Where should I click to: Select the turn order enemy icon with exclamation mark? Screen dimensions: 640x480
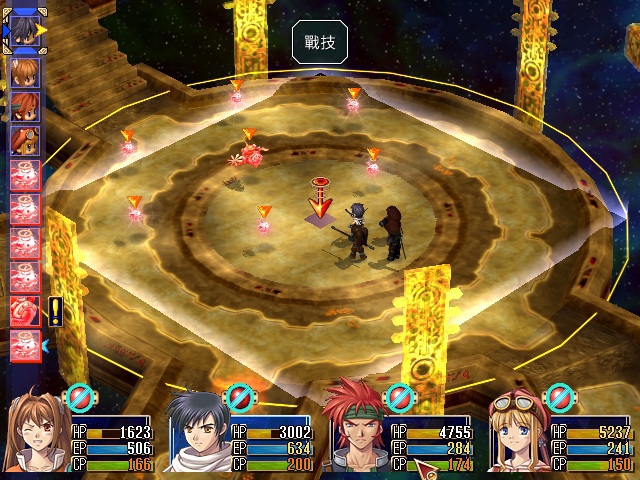[26, 310]
